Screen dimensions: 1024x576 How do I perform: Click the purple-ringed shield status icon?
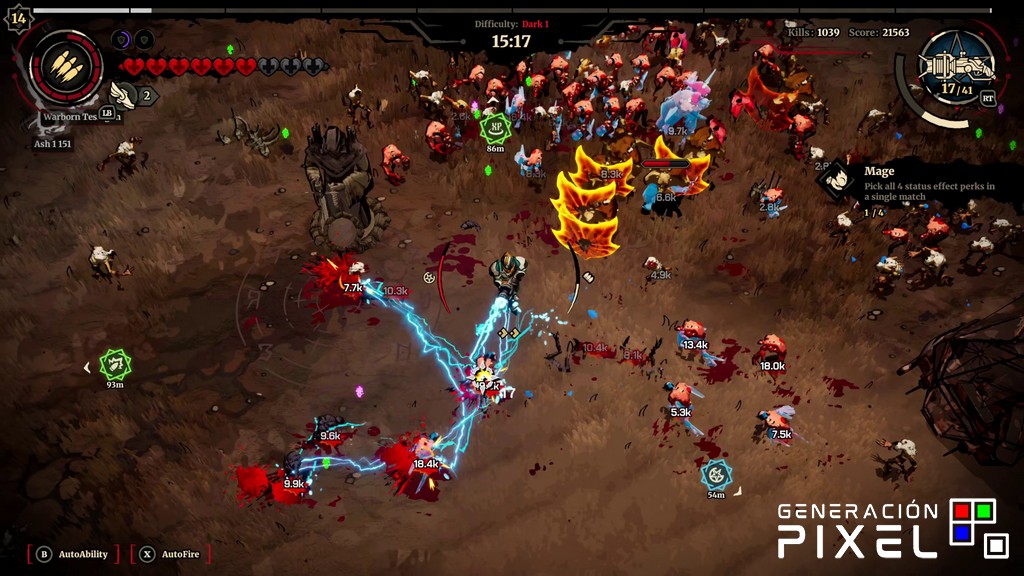[122, 40]
